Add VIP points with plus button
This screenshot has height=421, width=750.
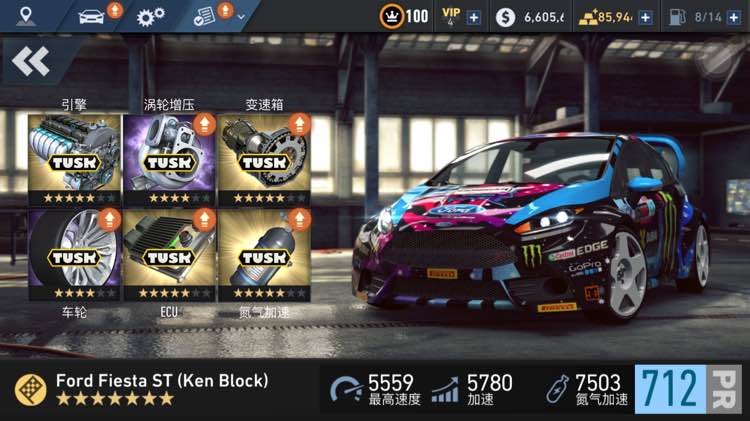coord(473,17)
